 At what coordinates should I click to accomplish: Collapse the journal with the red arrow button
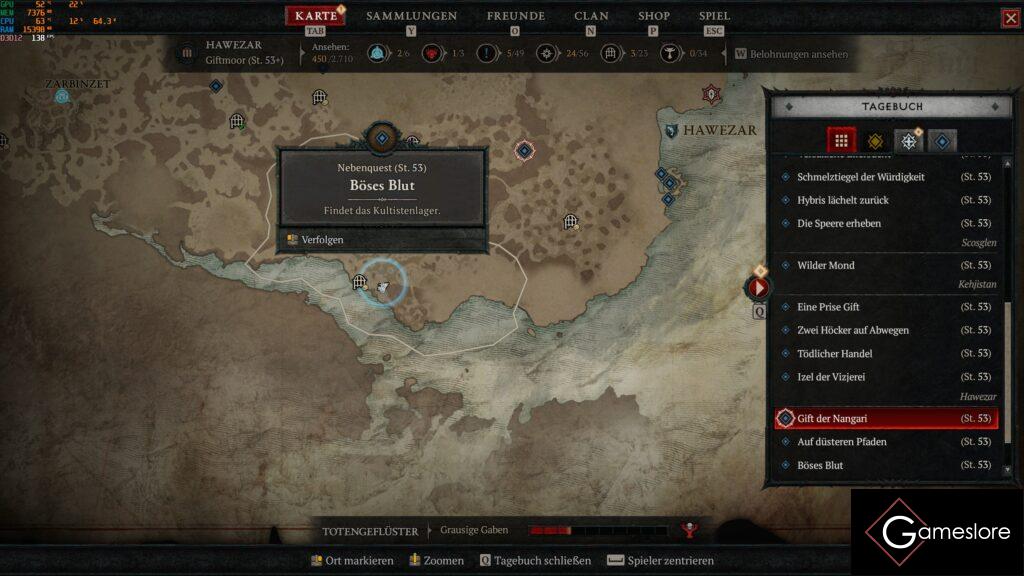[x=758, y=288]
